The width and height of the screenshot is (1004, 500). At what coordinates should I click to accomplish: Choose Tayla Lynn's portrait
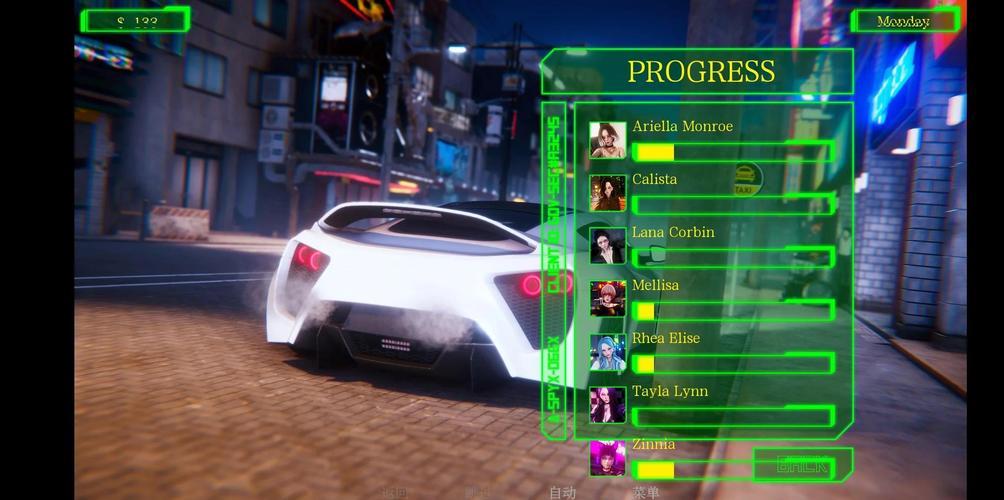tap(608, 405)
